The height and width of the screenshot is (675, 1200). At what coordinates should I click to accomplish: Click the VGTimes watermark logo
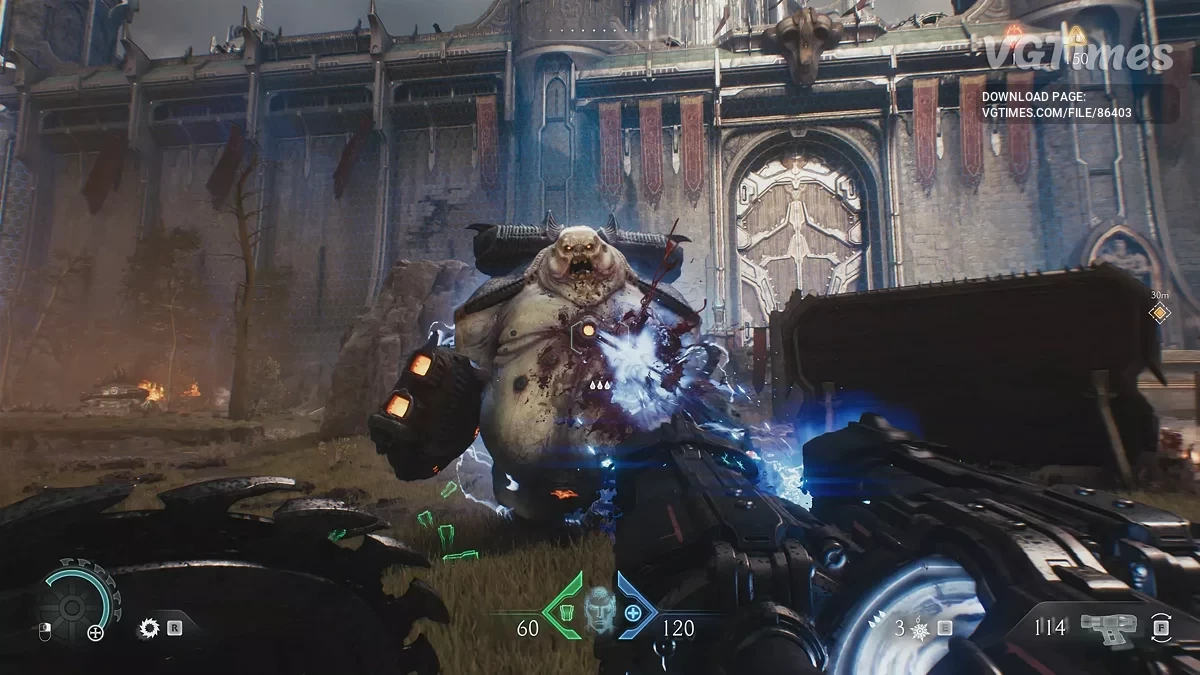1077,54
